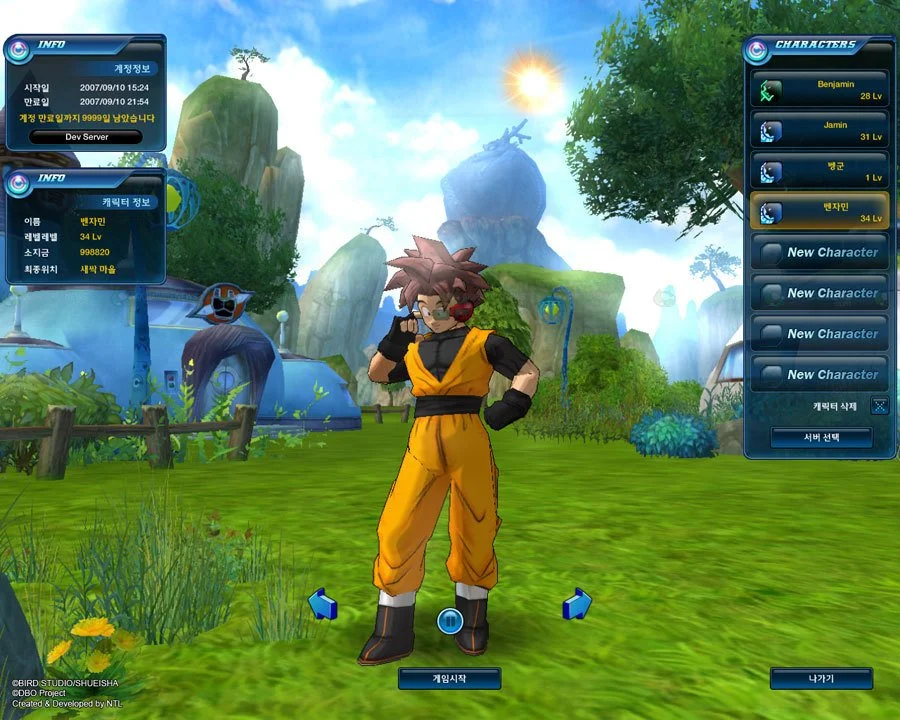Click the round blue button between the arrows
Image resolution: width=900 pixels, height=720 pixels.
coord(450,621)
